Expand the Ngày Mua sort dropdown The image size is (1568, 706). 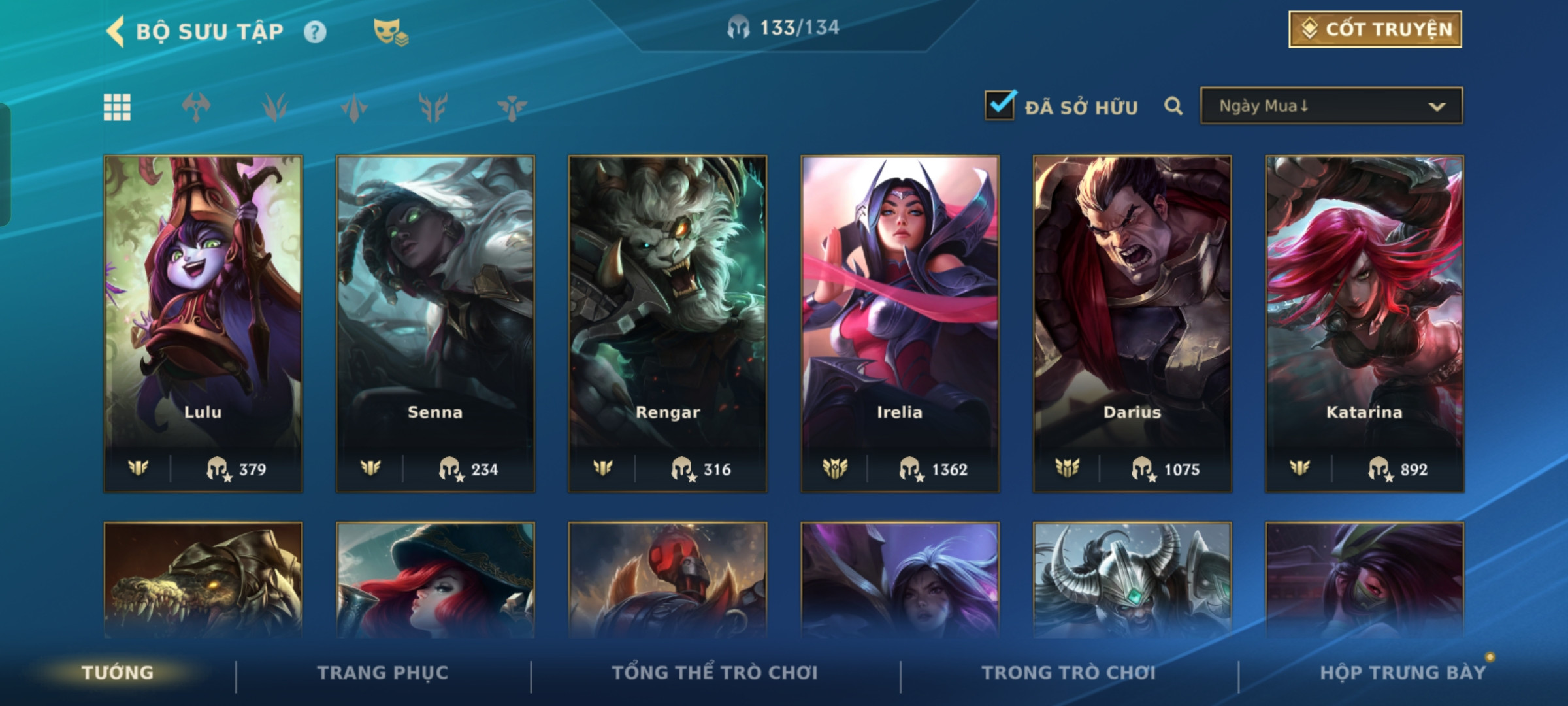click(x=1331, y=106)
